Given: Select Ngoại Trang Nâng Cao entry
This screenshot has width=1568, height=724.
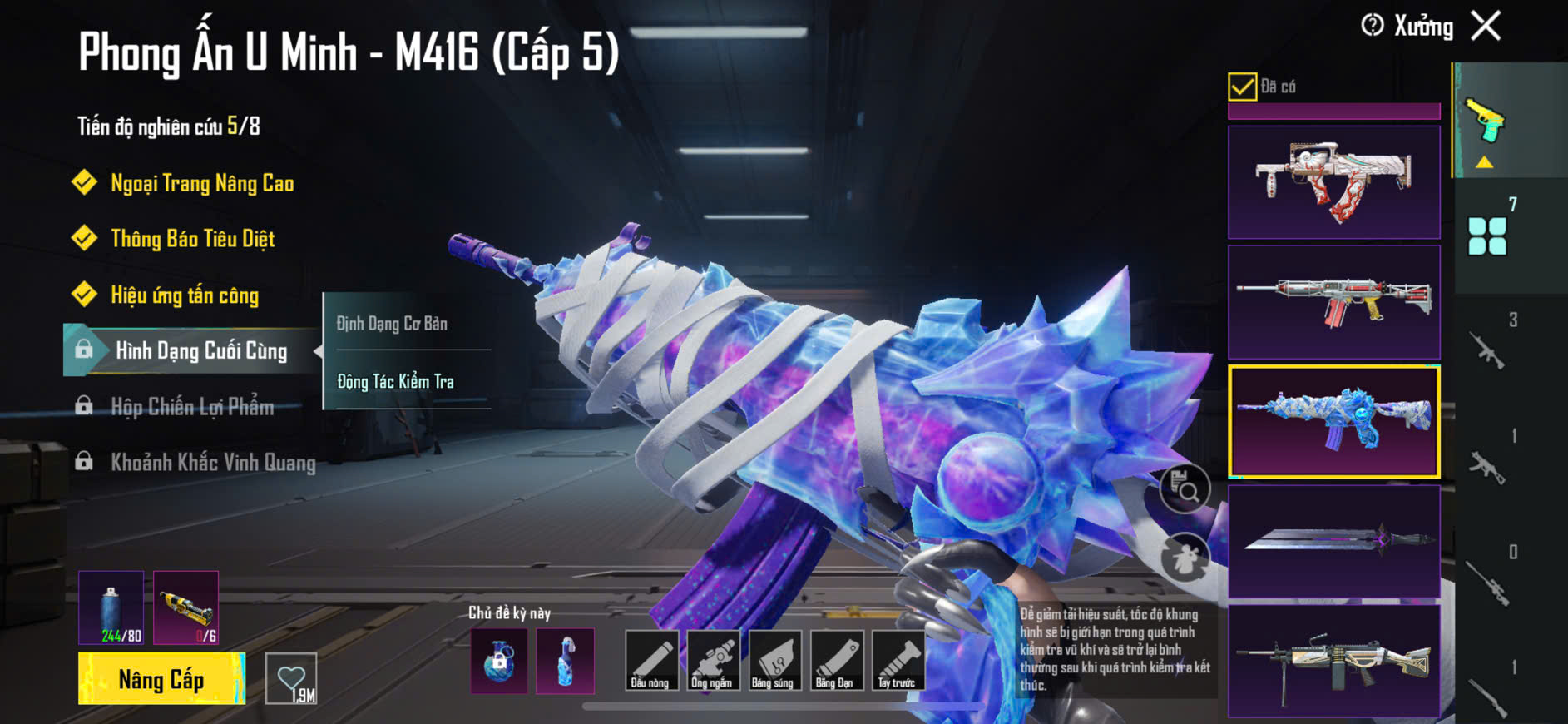Looking at the screenshot, I should [x=202, y=183].
